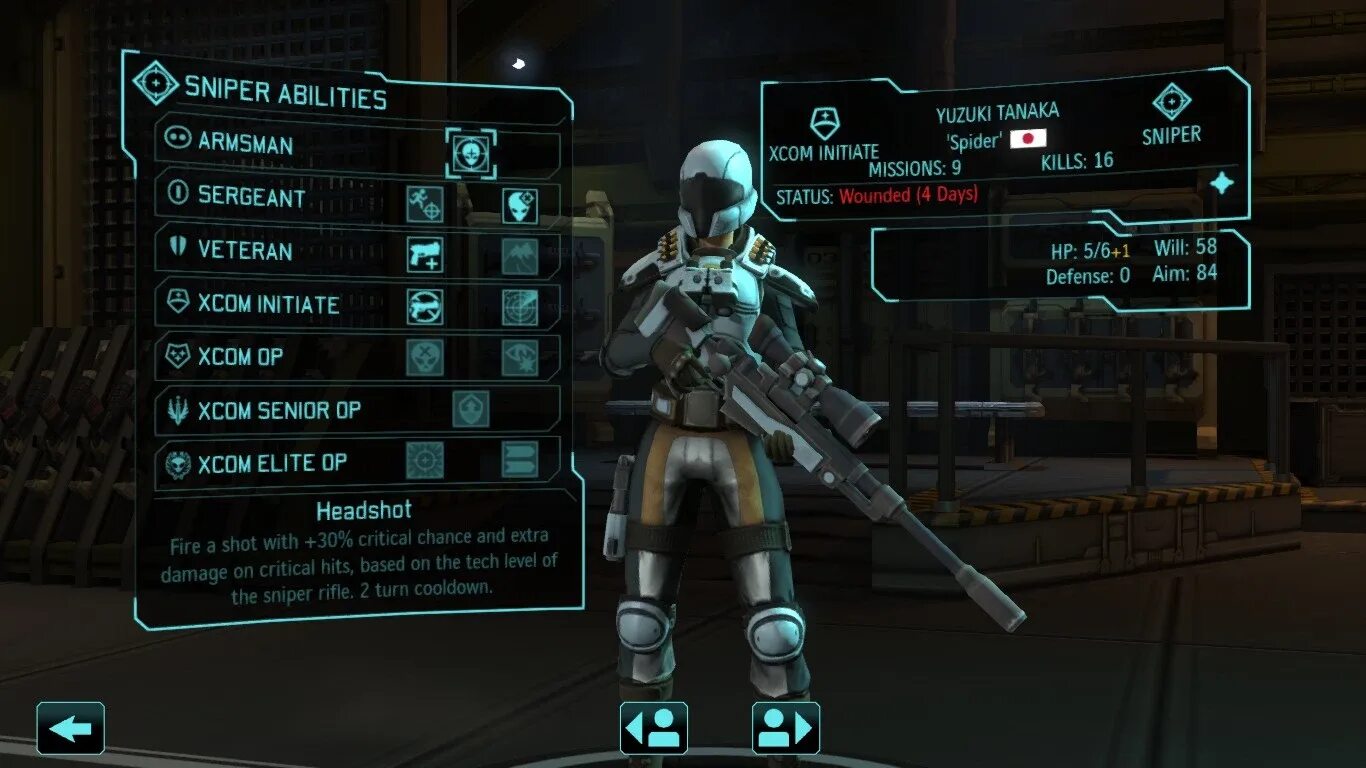
Task: Switch to the previous soldier
Action: point(654,728)
